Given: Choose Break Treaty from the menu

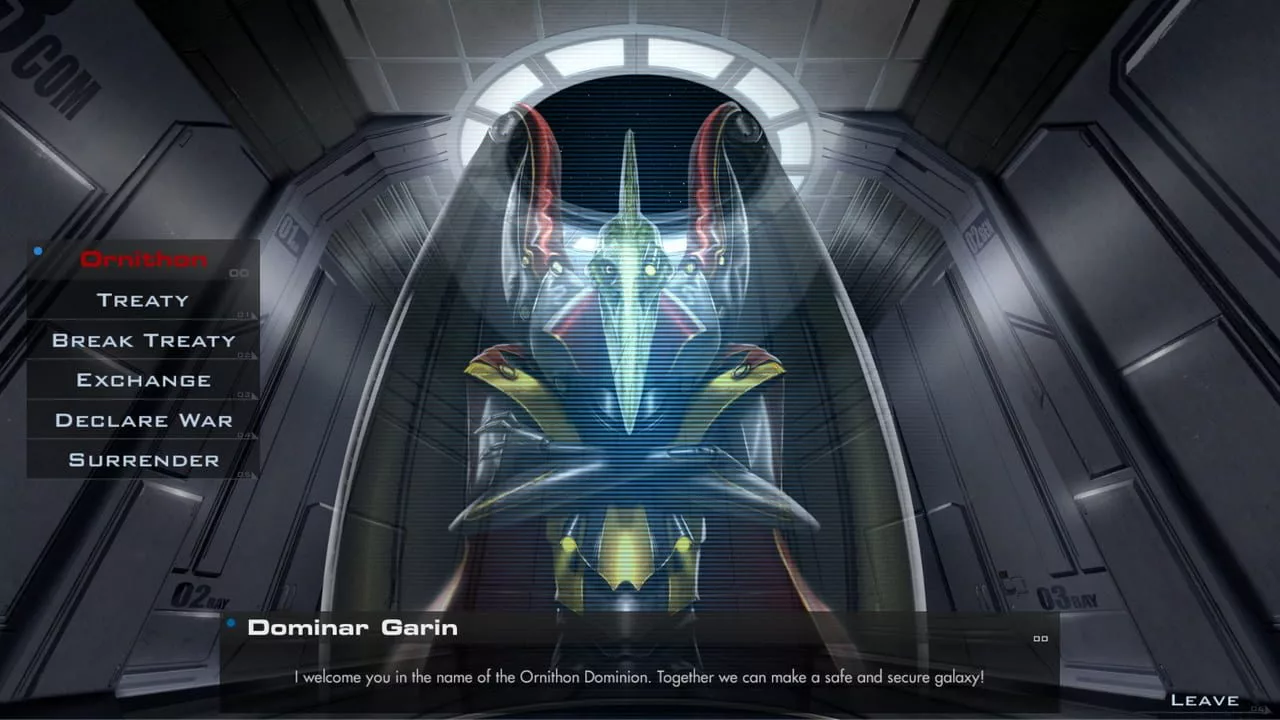Looking at the screenshot, I should tap(143, 340).
